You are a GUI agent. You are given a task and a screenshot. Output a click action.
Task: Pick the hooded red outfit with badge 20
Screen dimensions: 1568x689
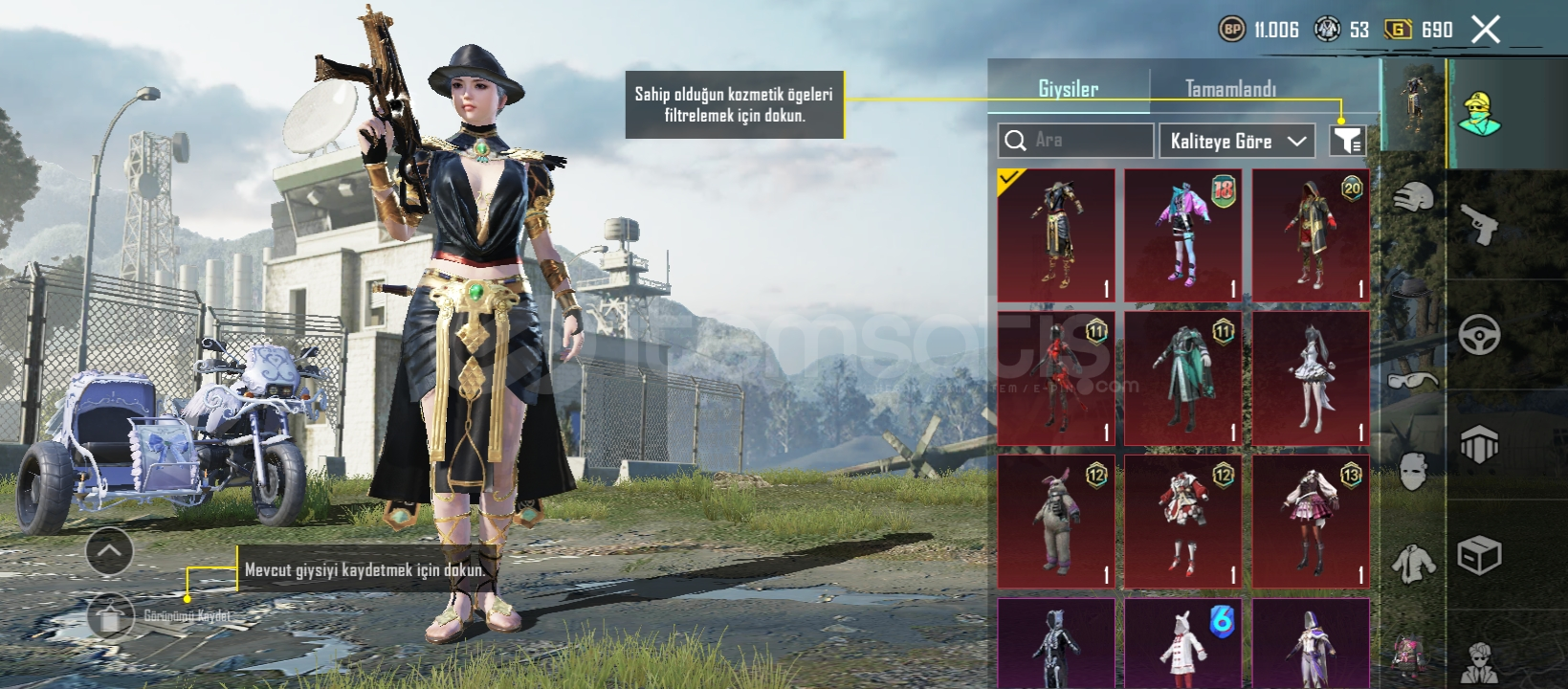tap(1311, 235)
